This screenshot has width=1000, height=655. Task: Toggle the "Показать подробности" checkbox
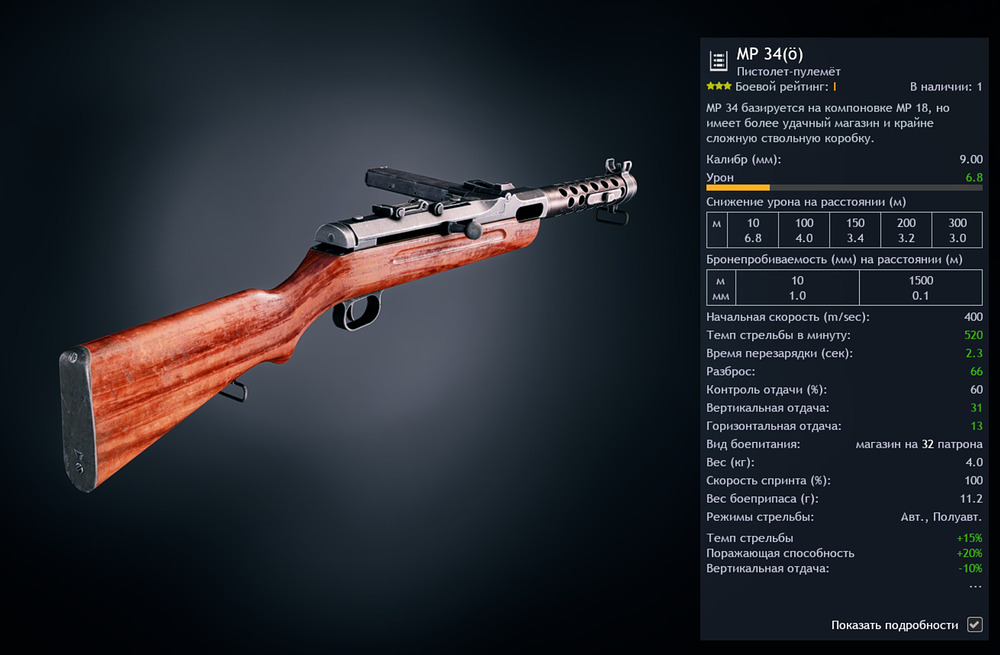click(975, 625)
